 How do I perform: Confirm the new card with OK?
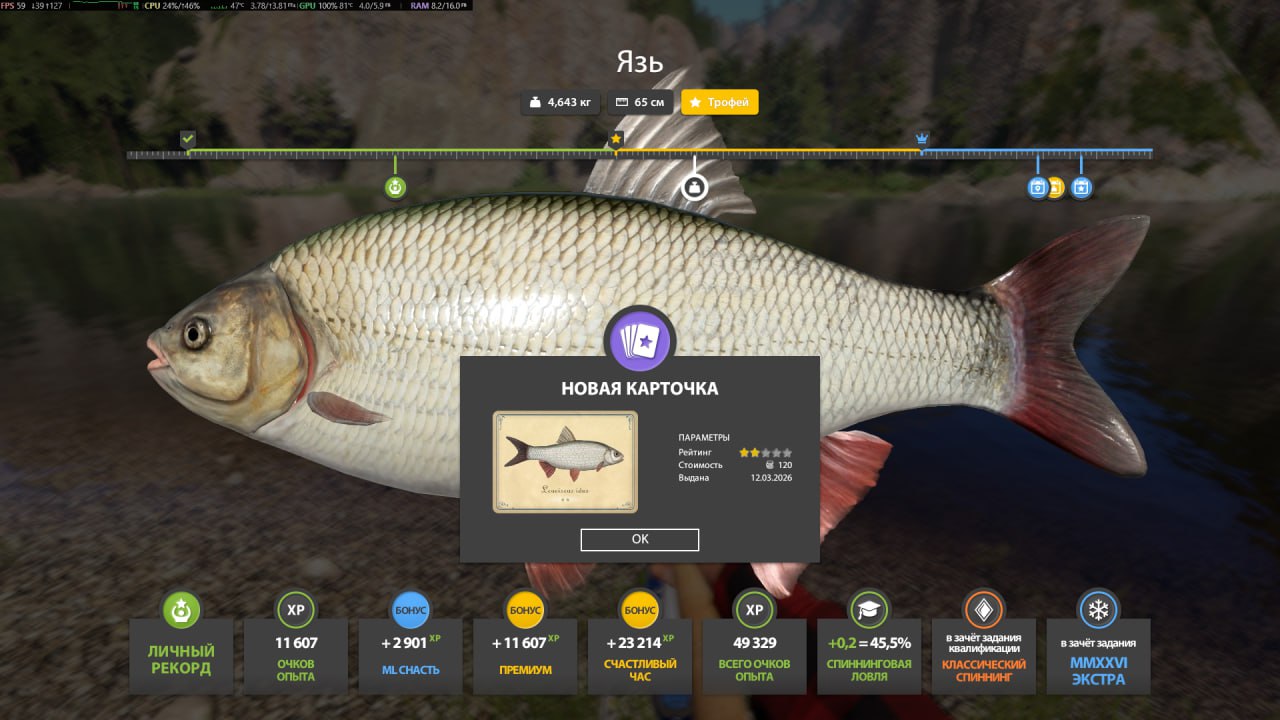pos(640,539)
